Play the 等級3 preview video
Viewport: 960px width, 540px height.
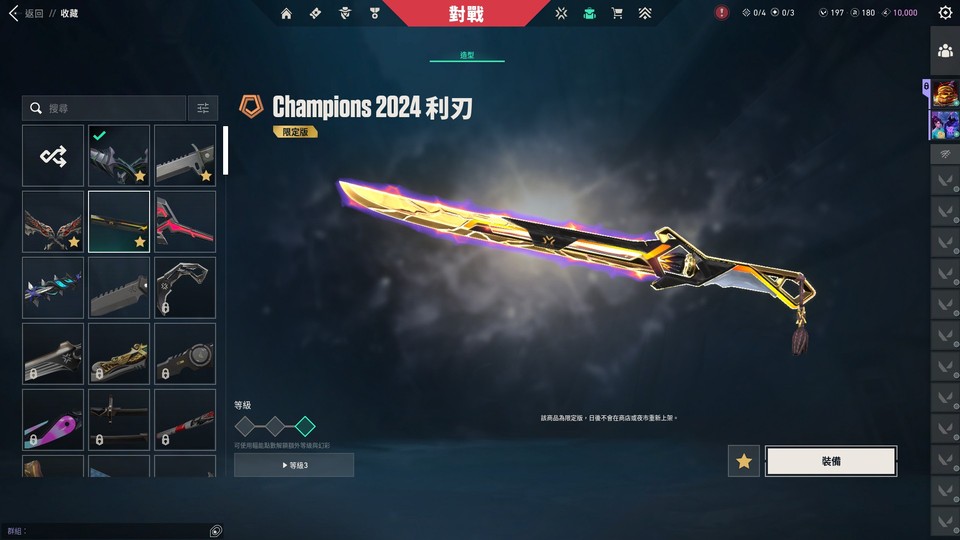pyautogui.click(x=294, y=465)
